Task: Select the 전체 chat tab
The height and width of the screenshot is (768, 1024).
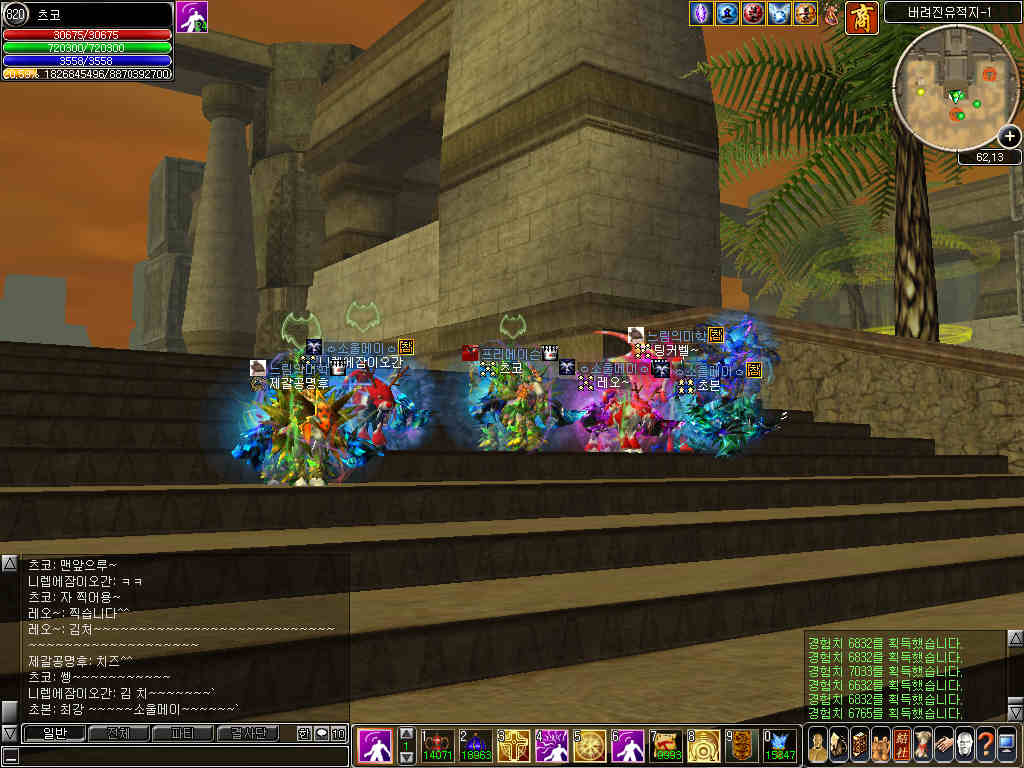Action: pyautogui.click(x=118, y=734)
